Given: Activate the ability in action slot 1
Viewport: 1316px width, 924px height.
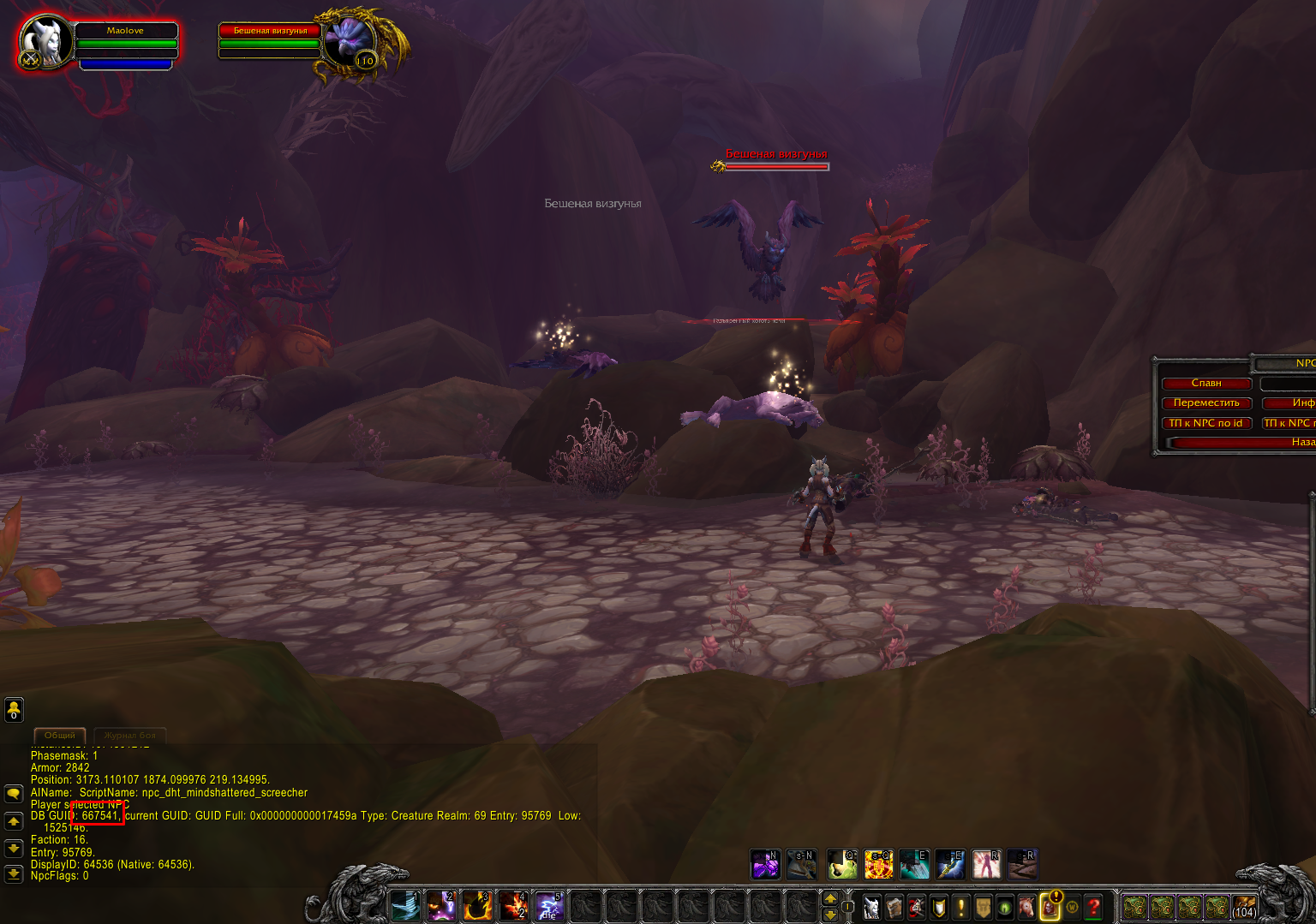Looking at the screenshot, I should coord(405,906).
